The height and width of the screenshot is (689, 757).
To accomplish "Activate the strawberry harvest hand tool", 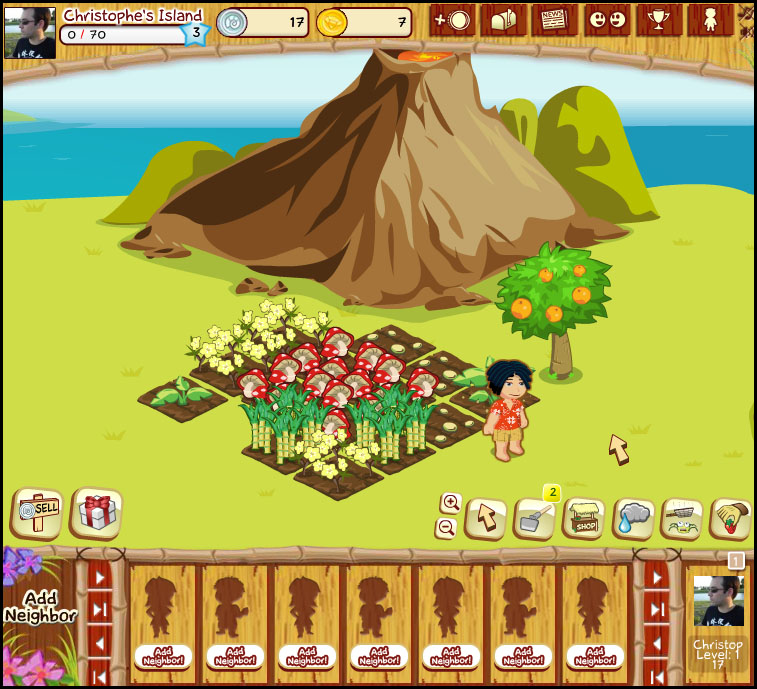I will click(731, 518).
